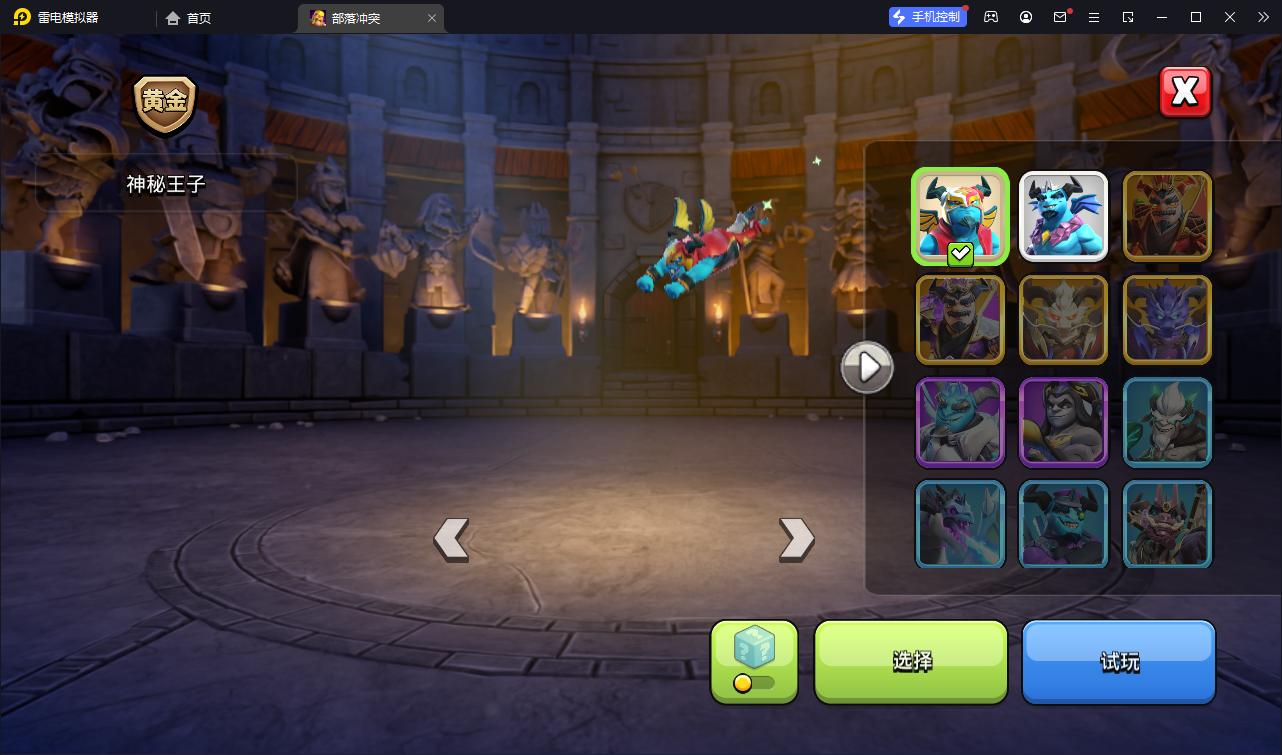The width and height of the screenshot is (1282, 755).
Task: Collapse the skin list with the round arrow
Action: tap(867, 368)
